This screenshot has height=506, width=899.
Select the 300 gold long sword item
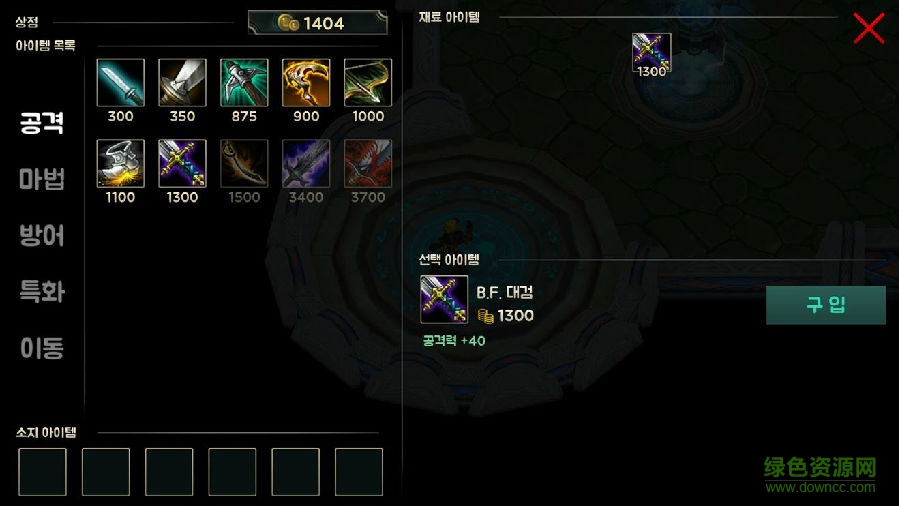(x=120, y=83)
